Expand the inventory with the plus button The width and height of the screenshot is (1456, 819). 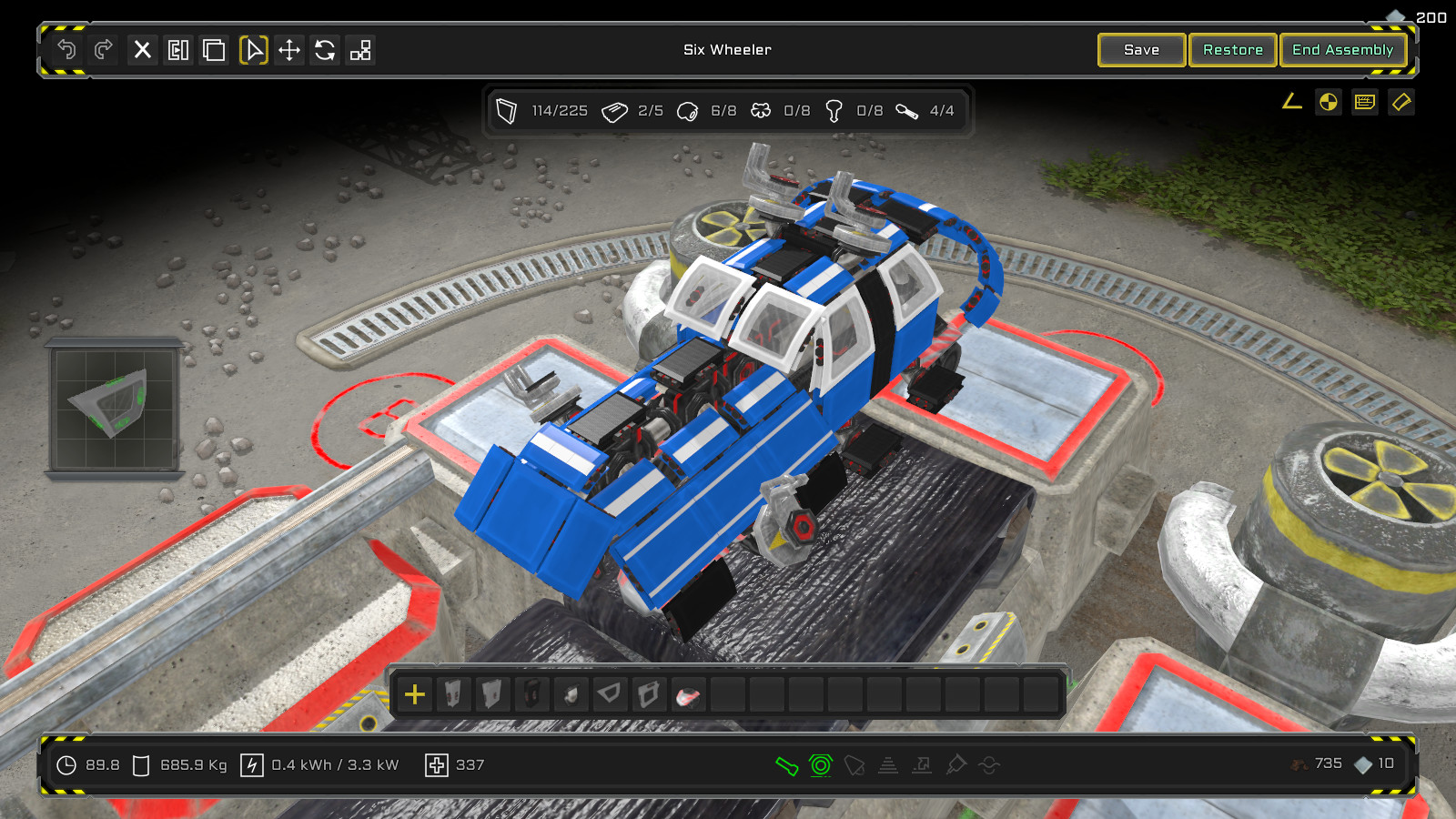[x=415, y=694]
